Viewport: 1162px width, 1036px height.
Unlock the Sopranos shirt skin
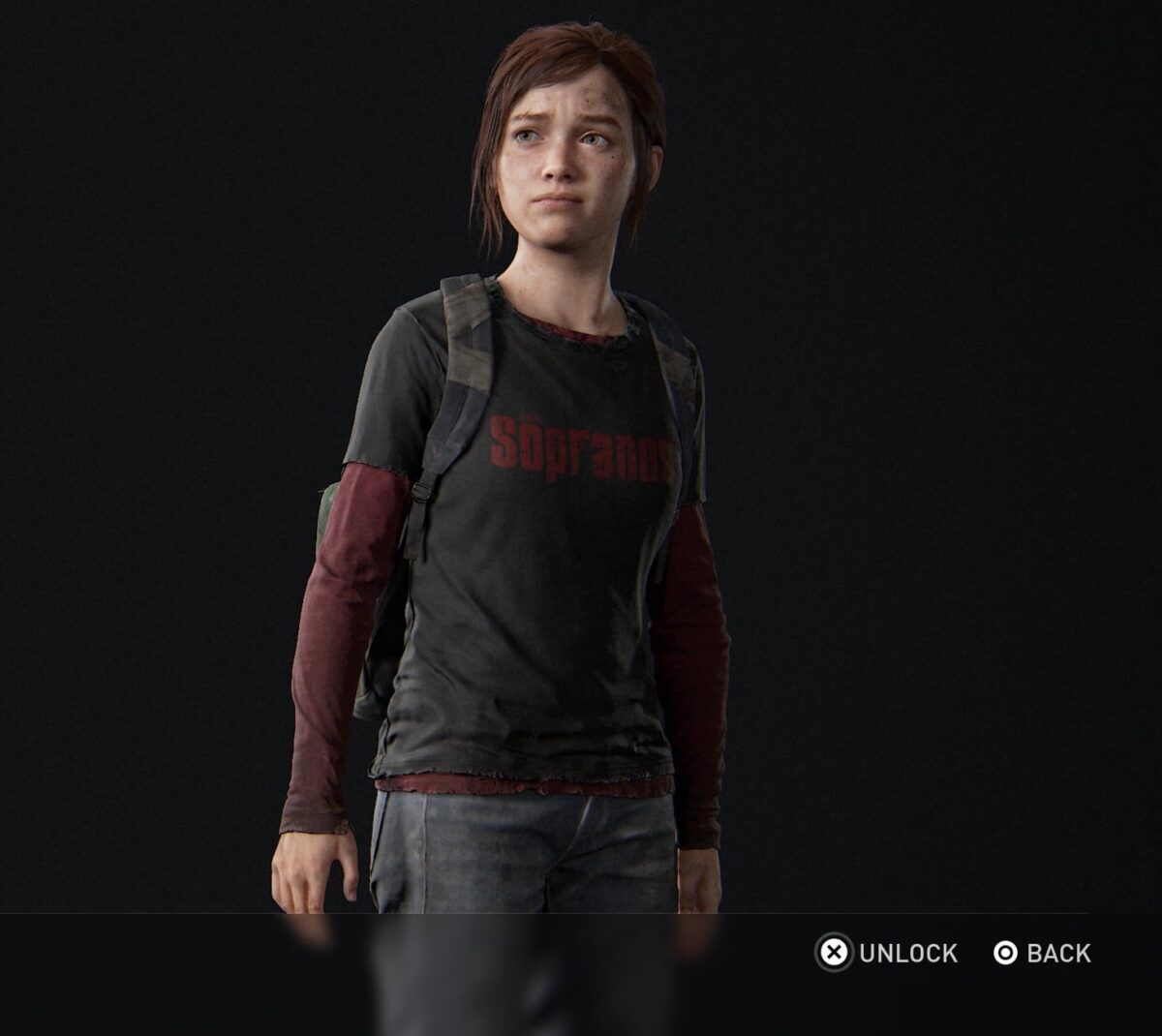pos(888,954)
